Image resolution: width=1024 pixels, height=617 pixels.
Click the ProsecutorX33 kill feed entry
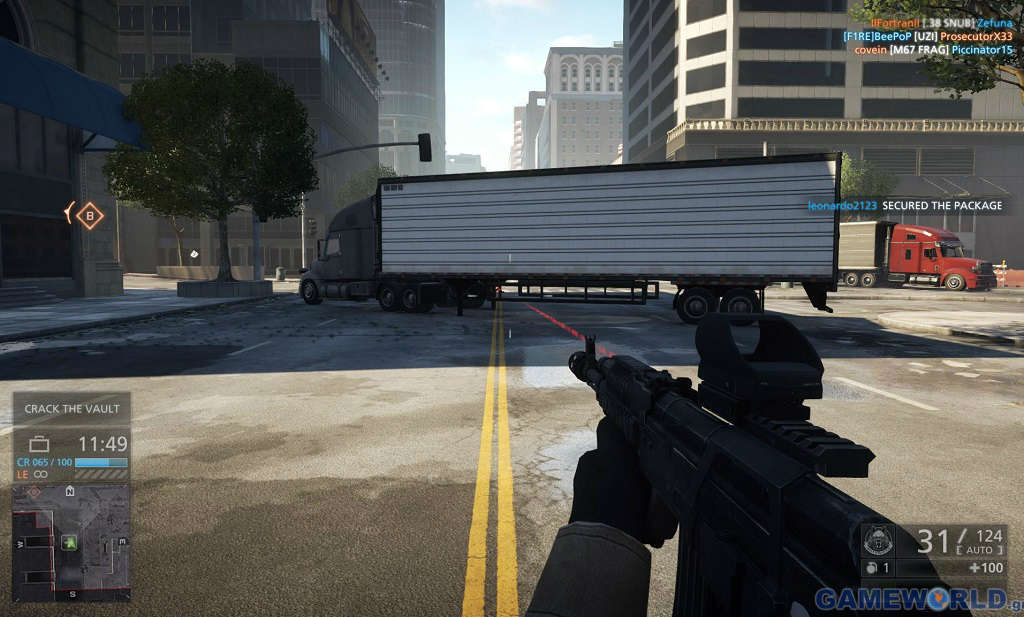928,36
